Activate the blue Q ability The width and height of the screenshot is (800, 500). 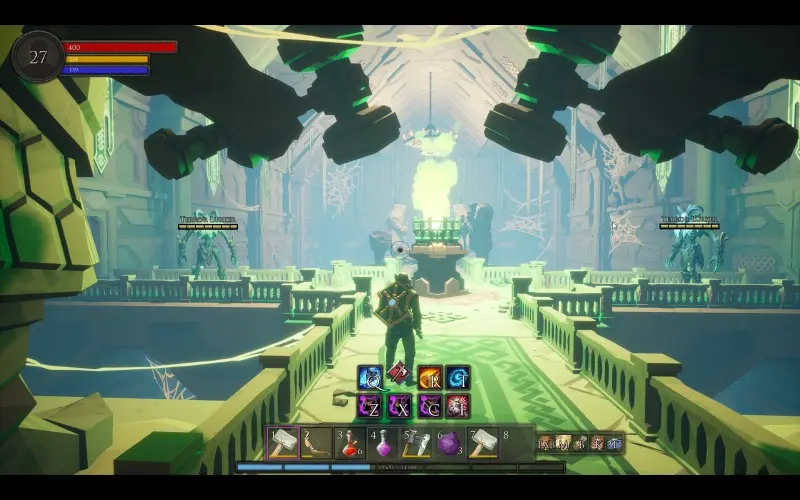370,377
